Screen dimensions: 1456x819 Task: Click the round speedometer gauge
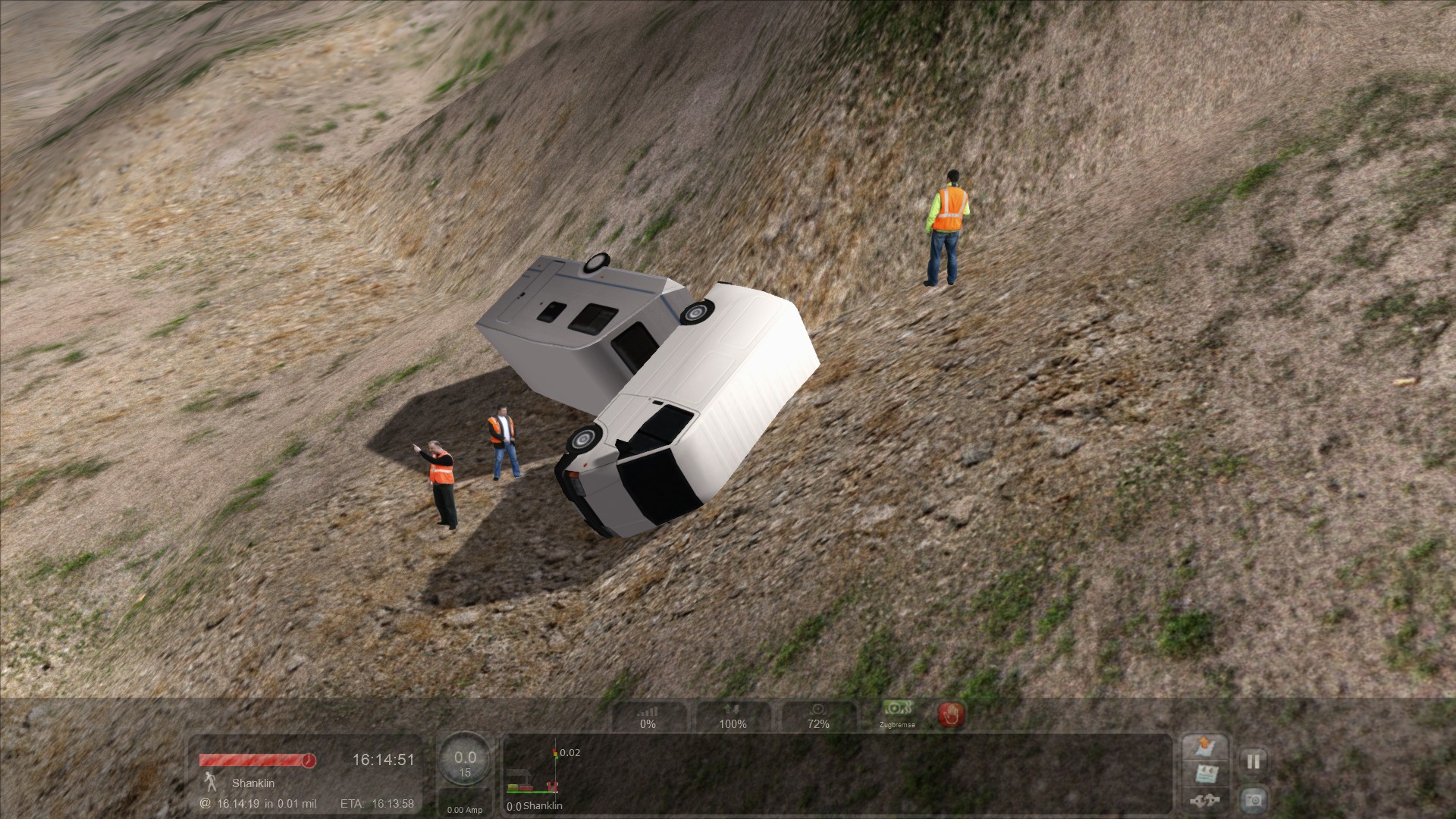pyautogui.click(x=465, y=762)
